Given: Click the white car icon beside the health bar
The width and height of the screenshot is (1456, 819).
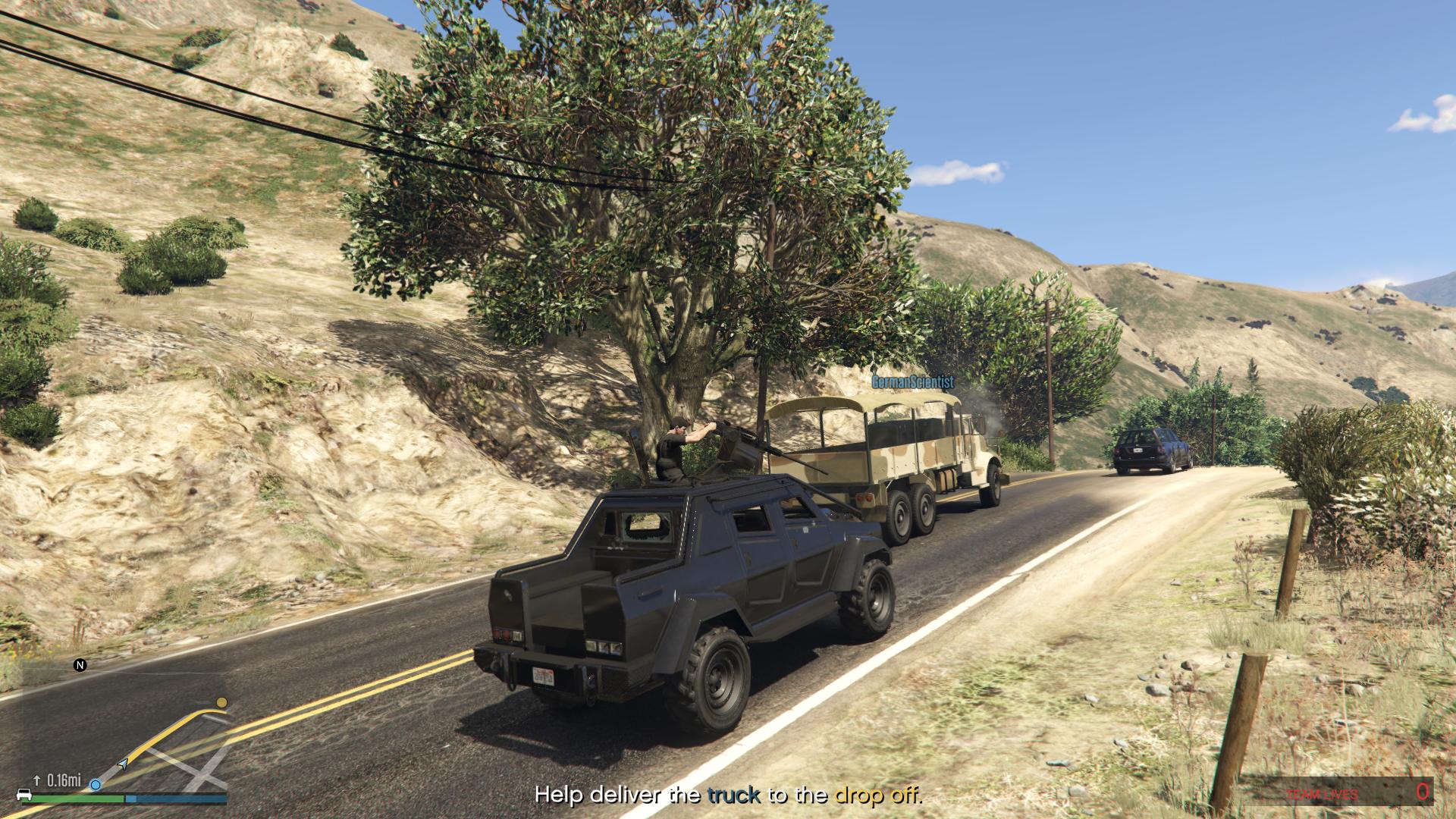Looking at the screenshot, I should click(23, 795).
